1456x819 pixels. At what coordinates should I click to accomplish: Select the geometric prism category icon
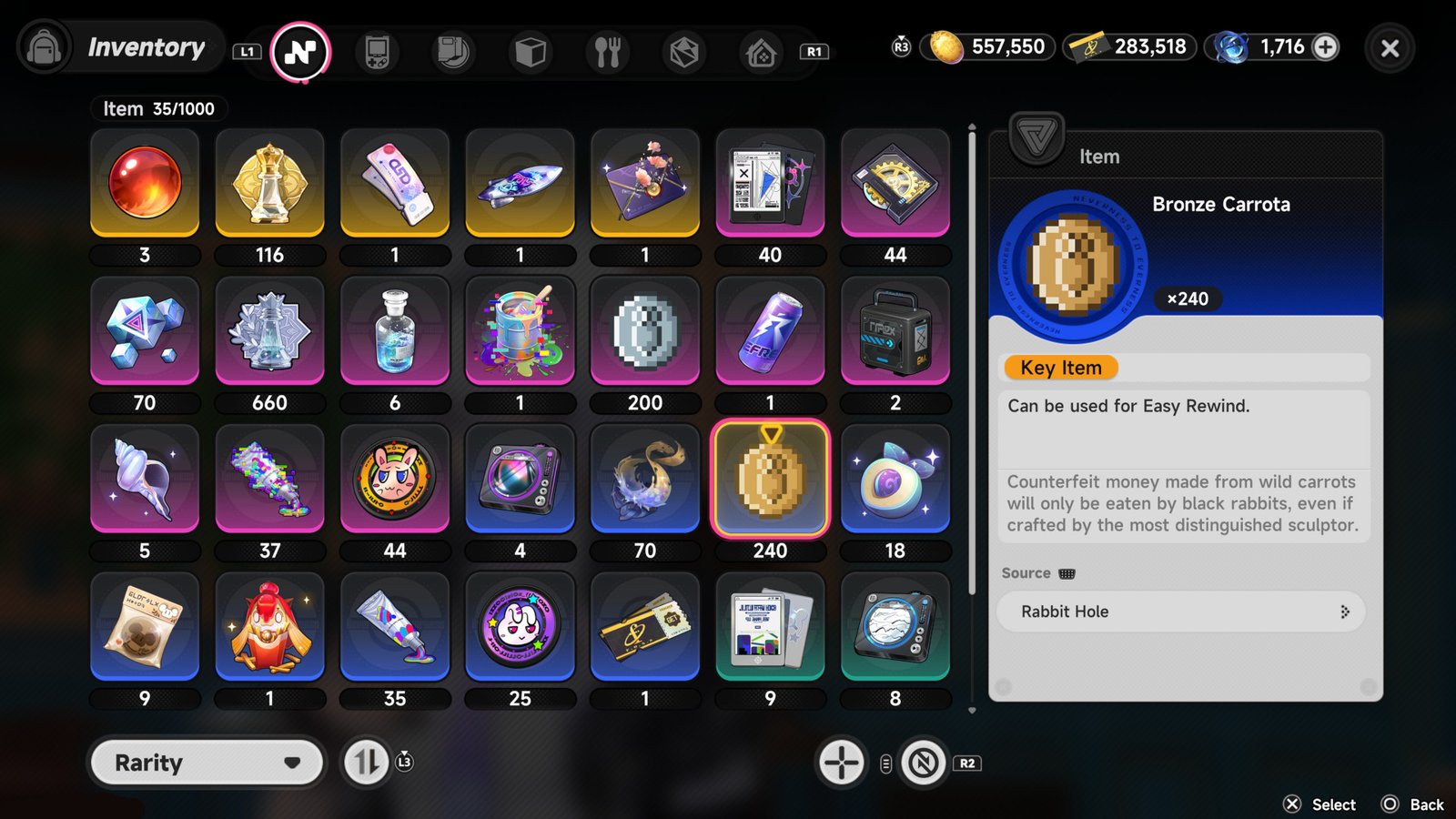[683, 52]
